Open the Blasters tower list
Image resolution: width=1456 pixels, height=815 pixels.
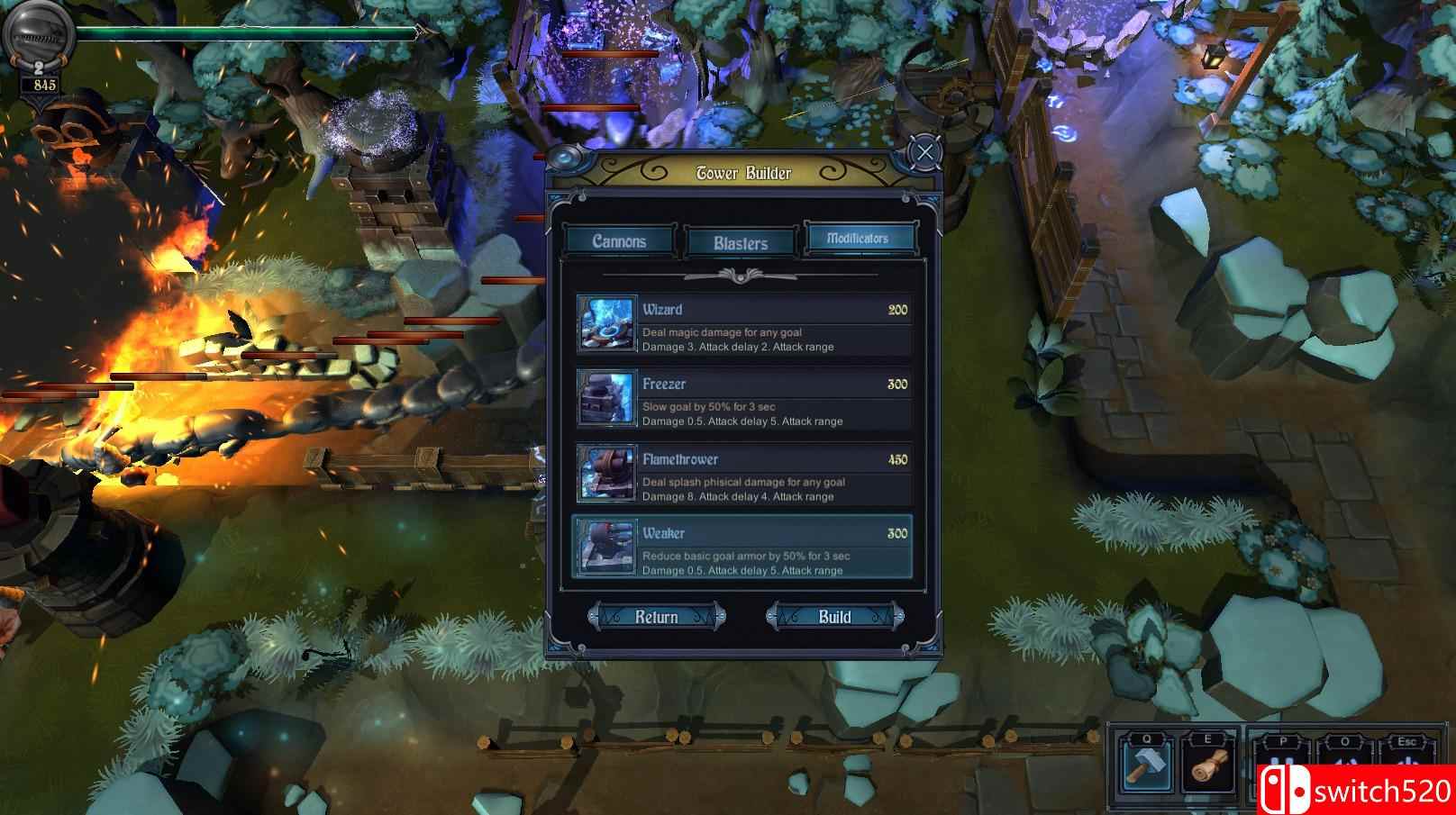739,241
